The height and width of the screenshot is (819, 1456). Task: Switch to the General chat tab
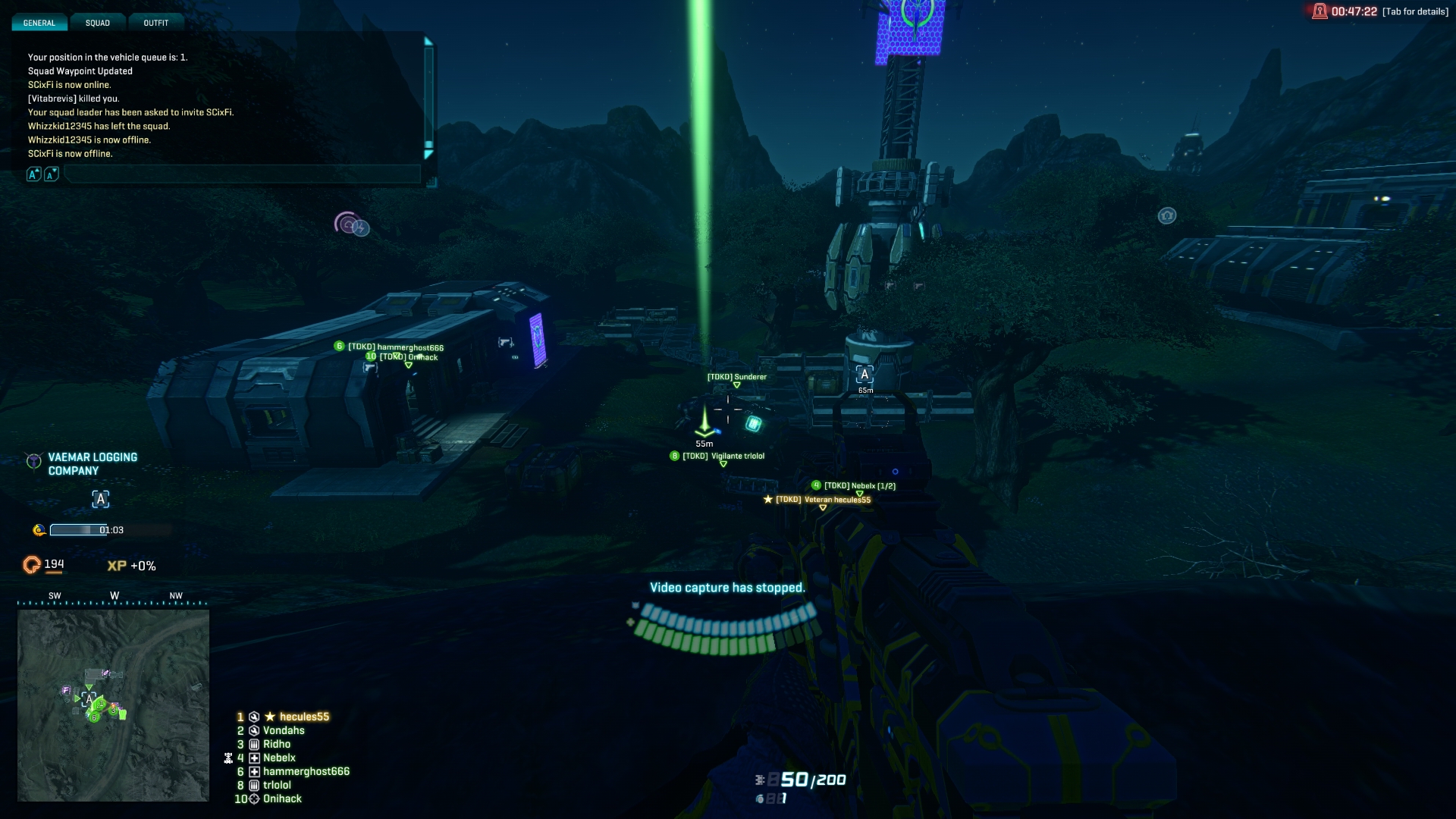tap(39, 23)
